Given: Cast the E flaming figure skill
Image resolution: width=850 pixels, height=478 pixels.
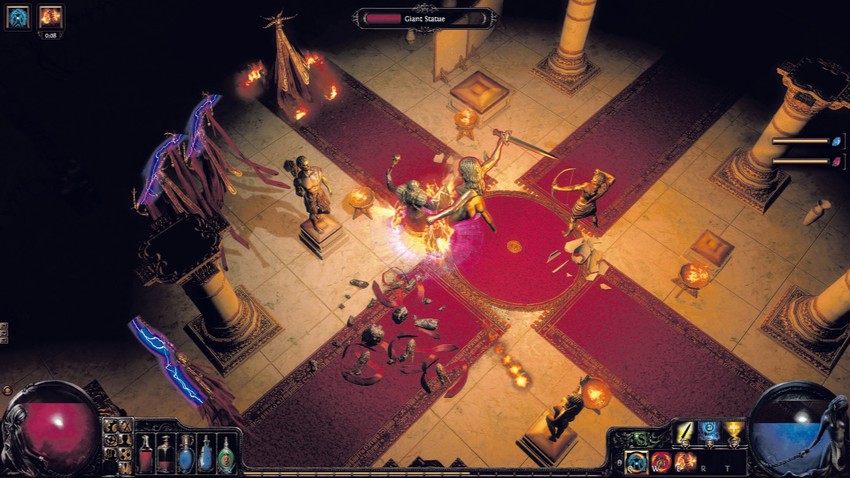Looking at the screenshot, I should (685, 462).
